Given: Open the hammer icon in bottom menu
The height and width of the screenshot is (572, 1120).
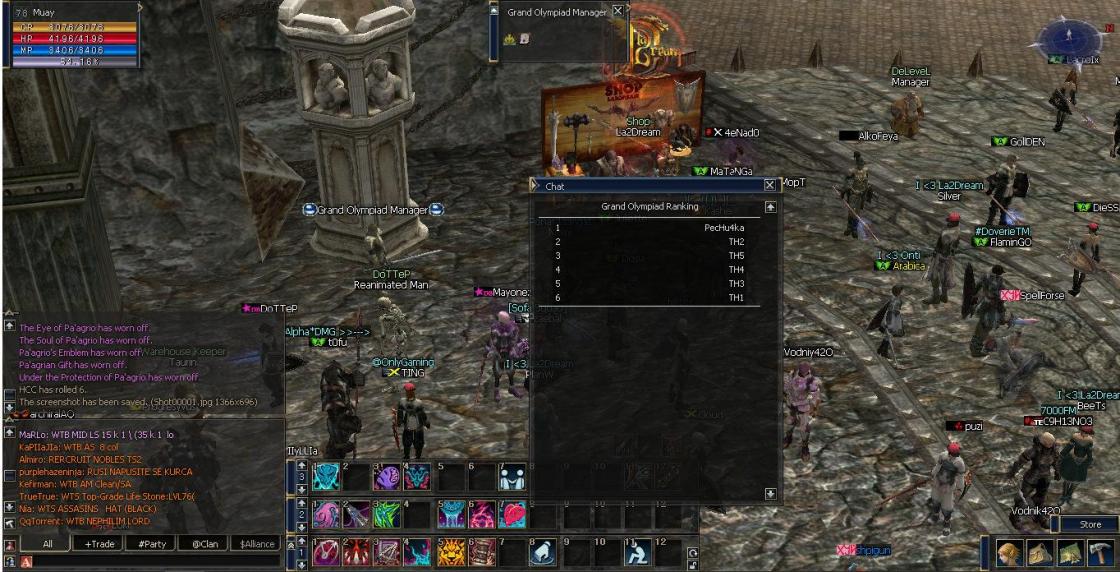Looking at the screenshot, I should [x=1101, y=553].
